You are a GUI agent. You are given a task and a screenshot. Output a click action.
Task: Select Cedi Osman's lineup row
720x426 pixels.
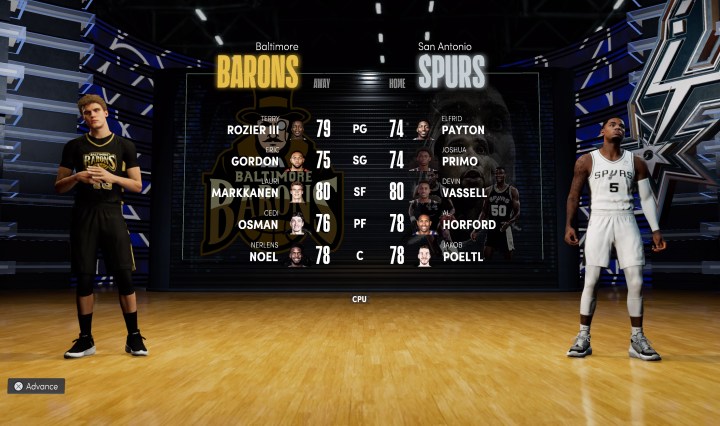pos(259,225)
